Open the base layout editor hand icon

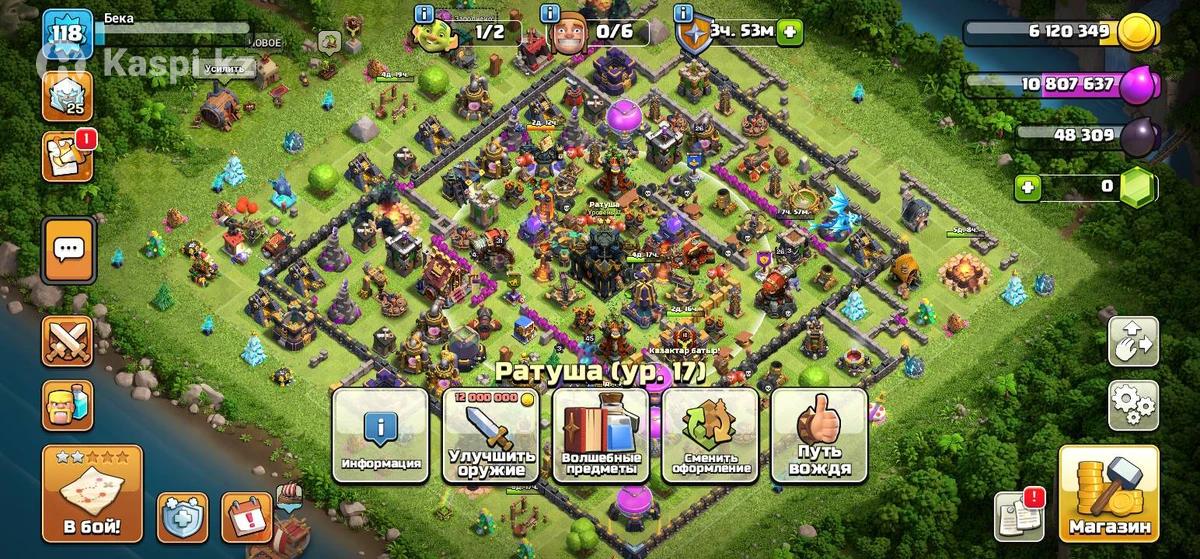pyautogui.click(x=1133, y=343)
